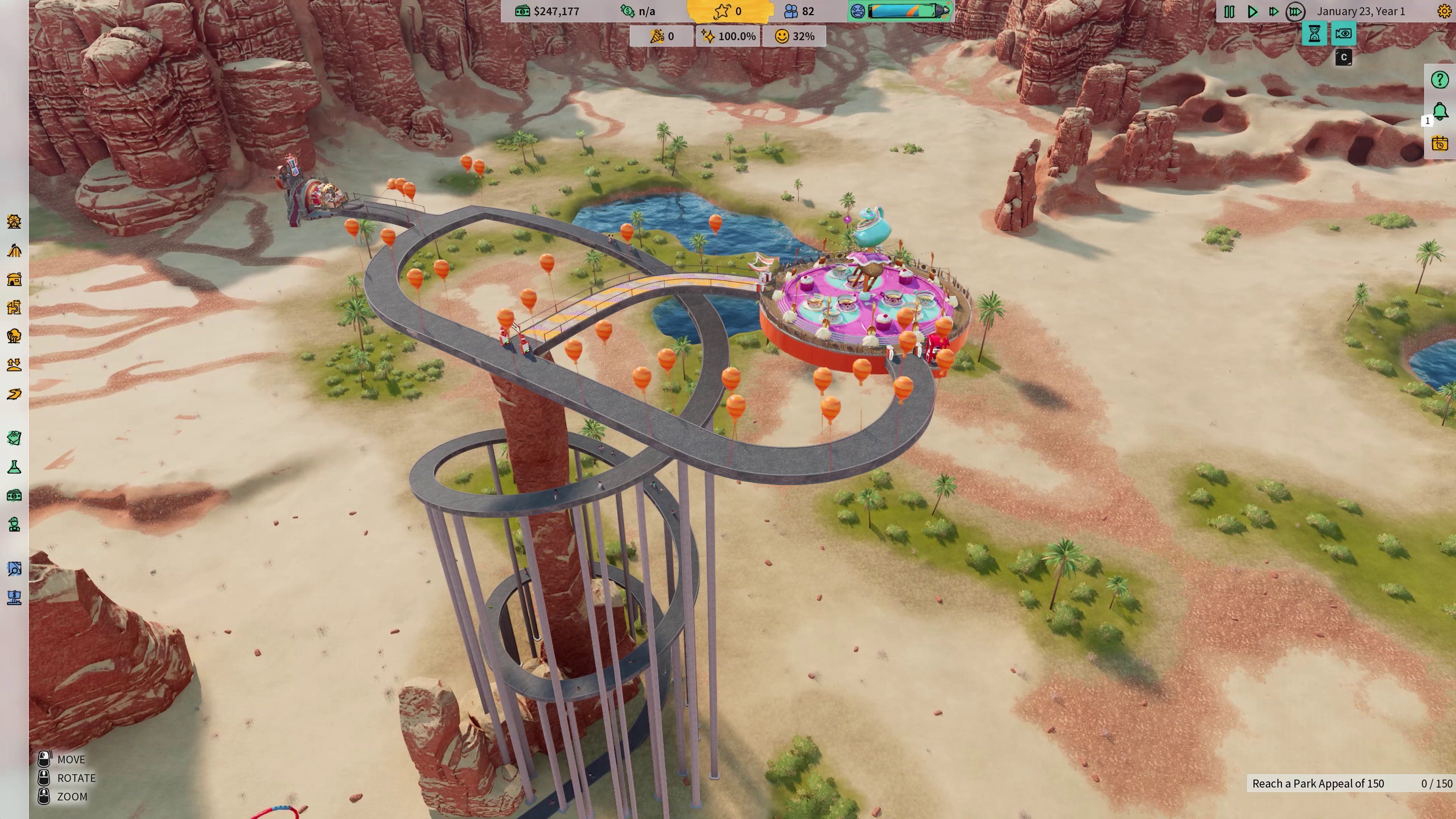
Task: Open the notifications bell
Action: (1440, 111)
